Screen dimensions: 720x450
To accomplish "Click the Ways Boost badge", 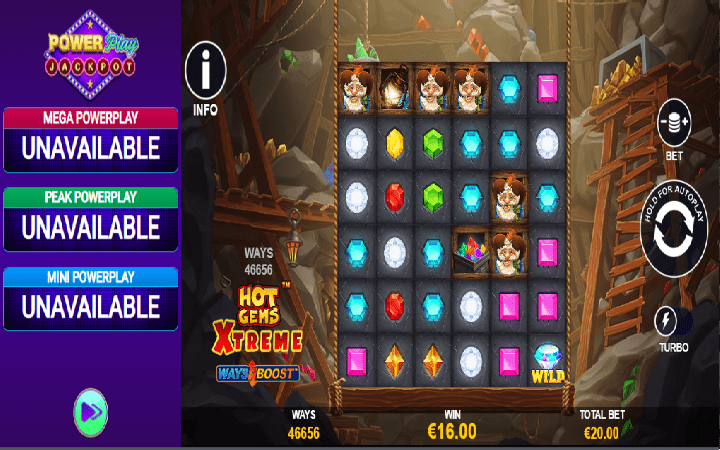I will pyautogui.click(x=259, y=372).
